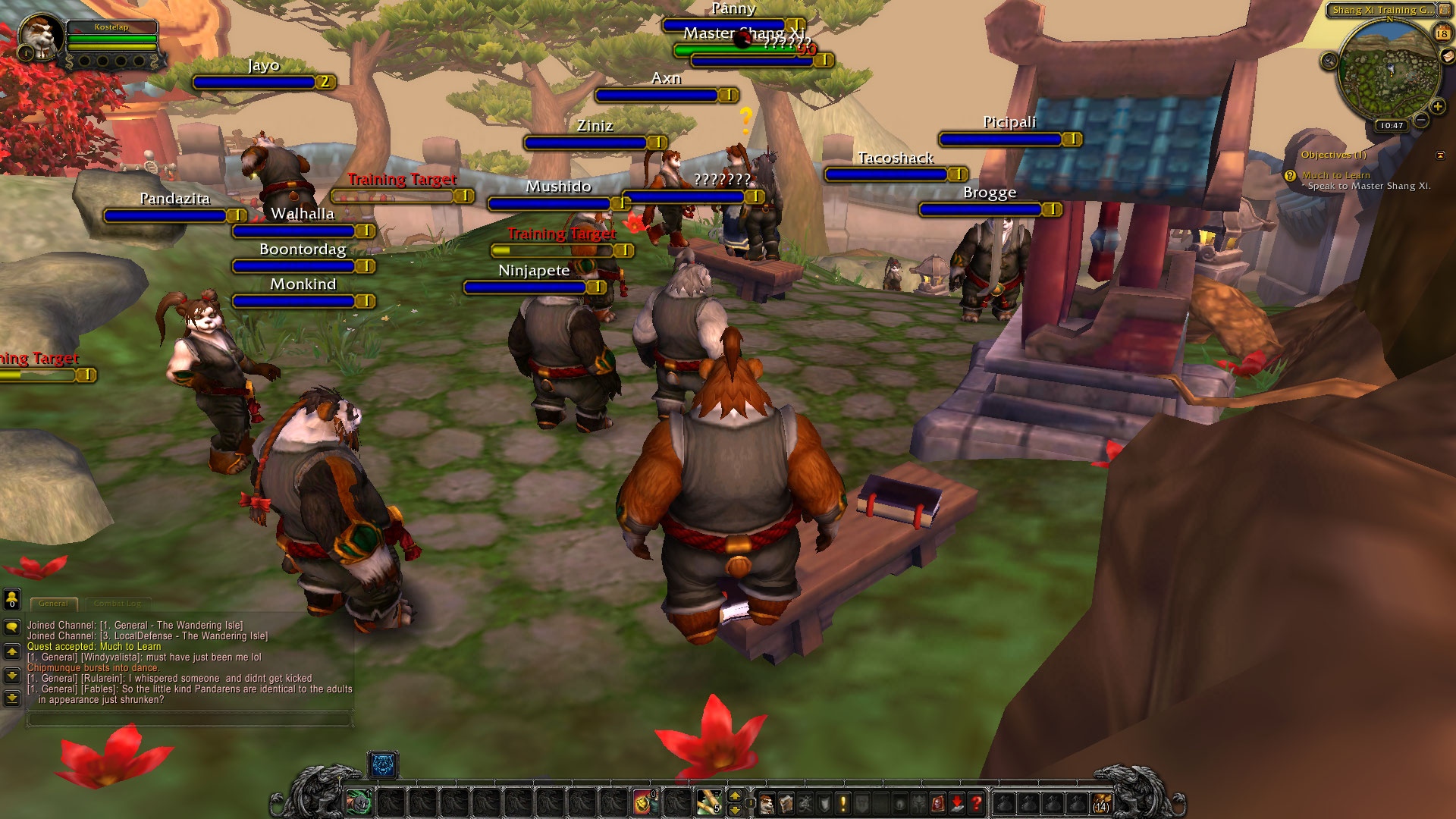
Task: Open the calendar showing day 18
Action: click(x=1442, y=33)
